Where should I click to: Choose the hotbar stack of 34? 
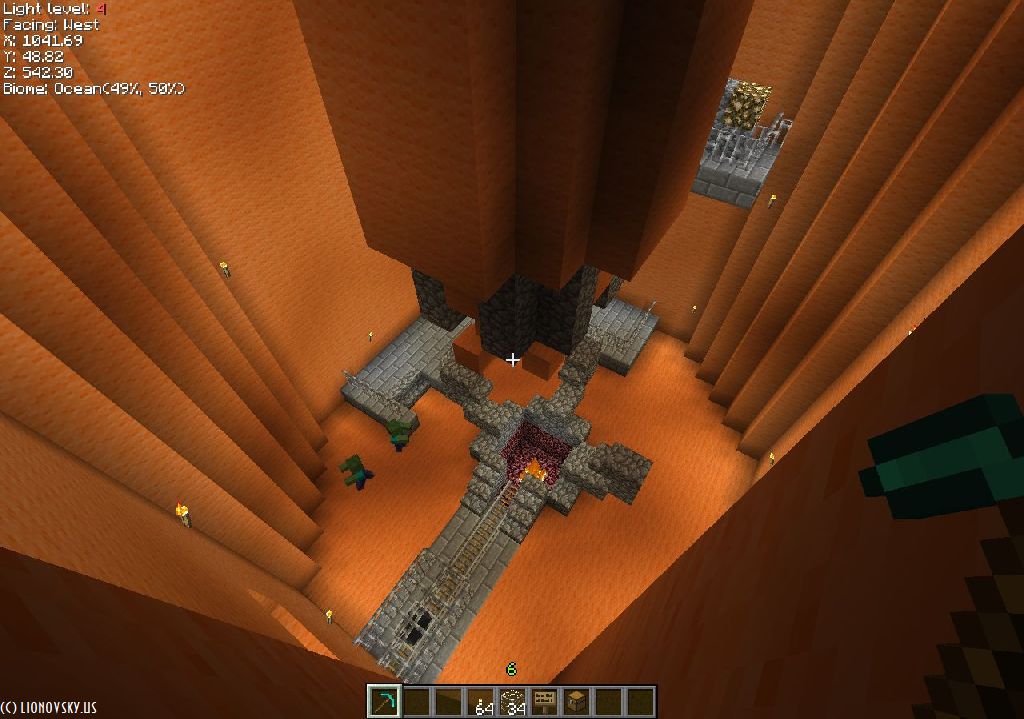pyautogui.click(x=514, y=701)
